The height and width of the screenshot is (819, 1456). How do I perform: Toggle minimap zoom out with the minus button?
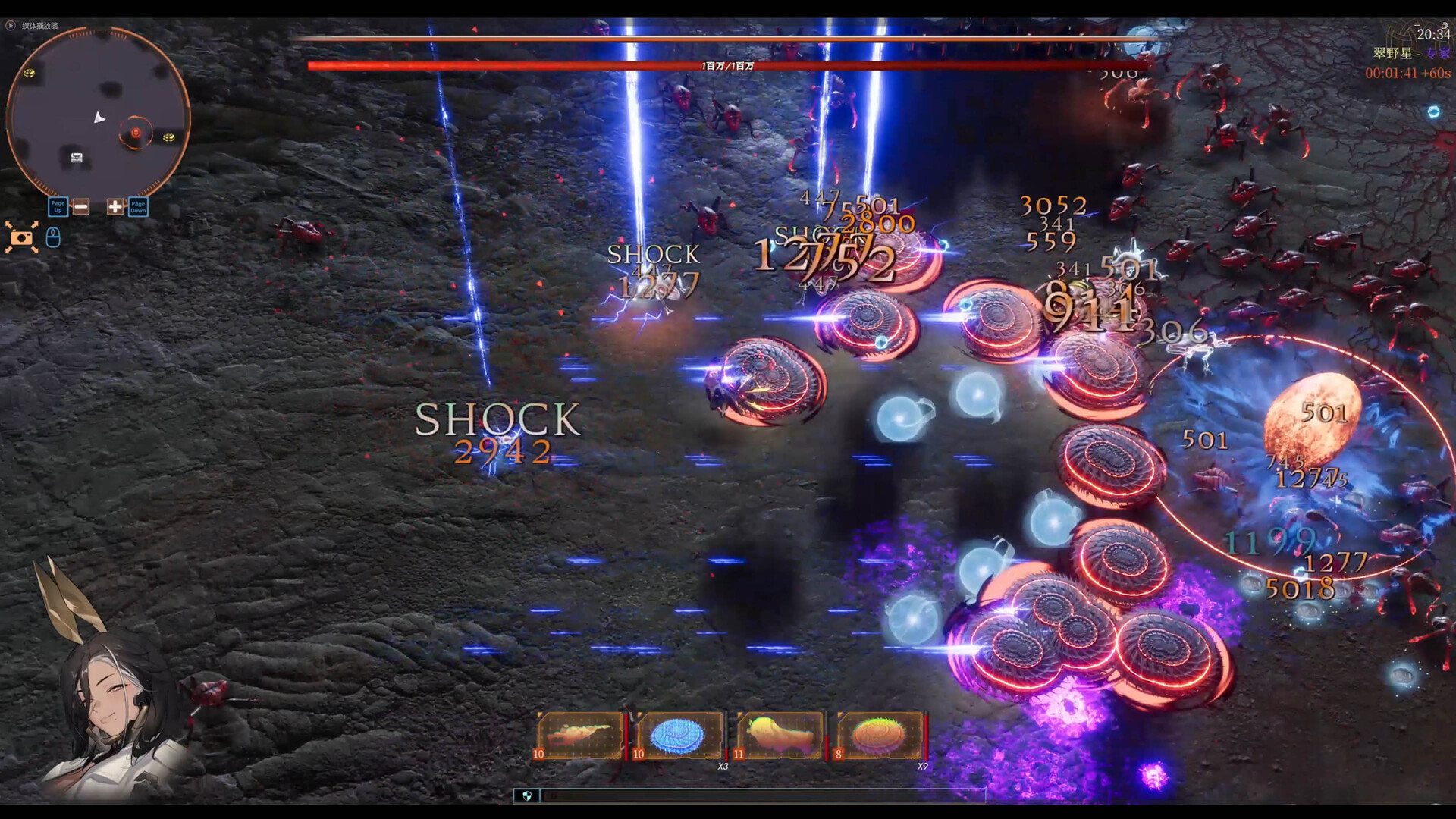[81, 206]
